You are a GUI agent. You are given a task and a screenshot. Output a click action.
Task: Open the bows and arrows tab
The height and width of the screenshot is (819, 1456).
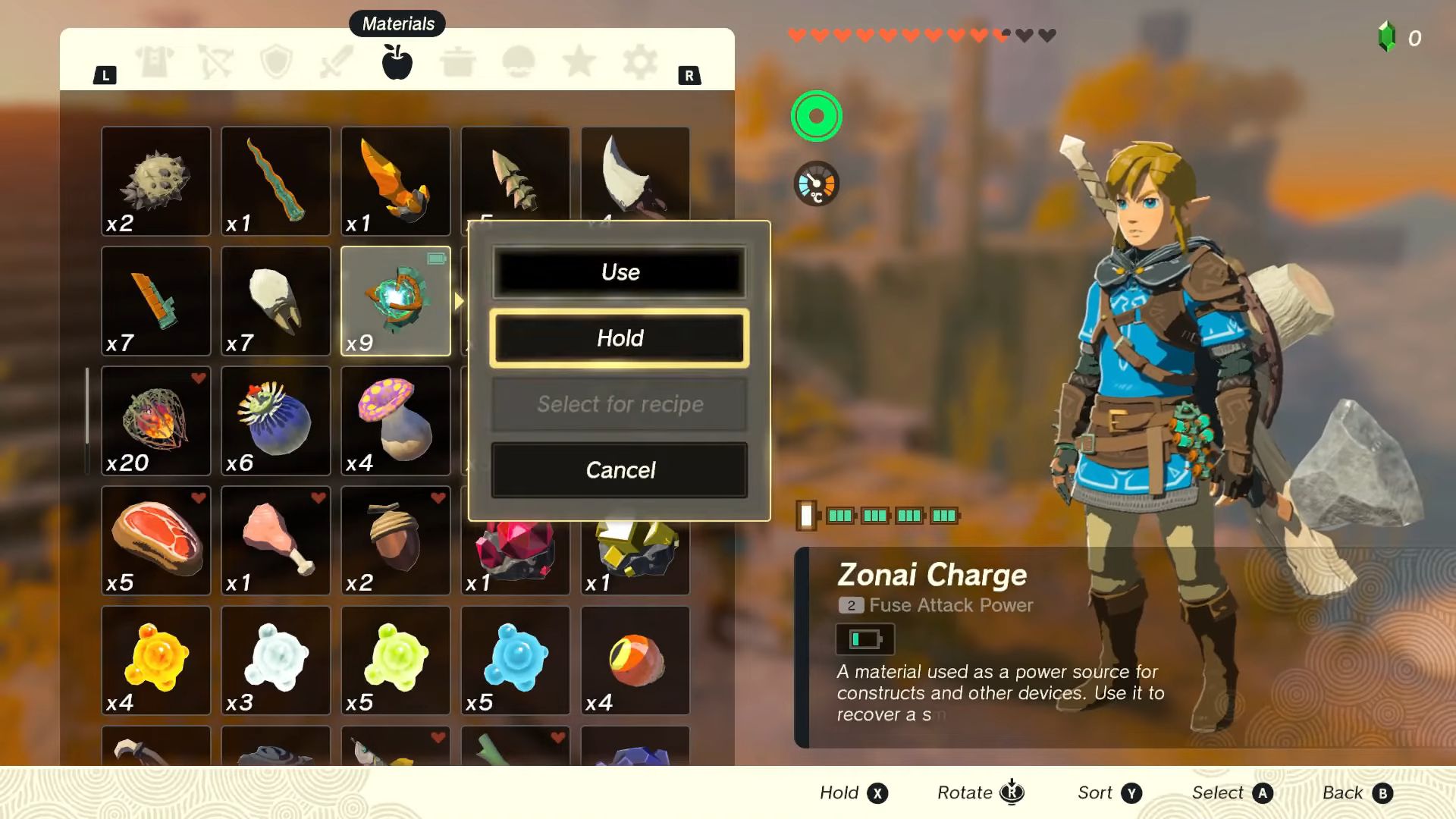pyautogui.click(x=215, y=61)
